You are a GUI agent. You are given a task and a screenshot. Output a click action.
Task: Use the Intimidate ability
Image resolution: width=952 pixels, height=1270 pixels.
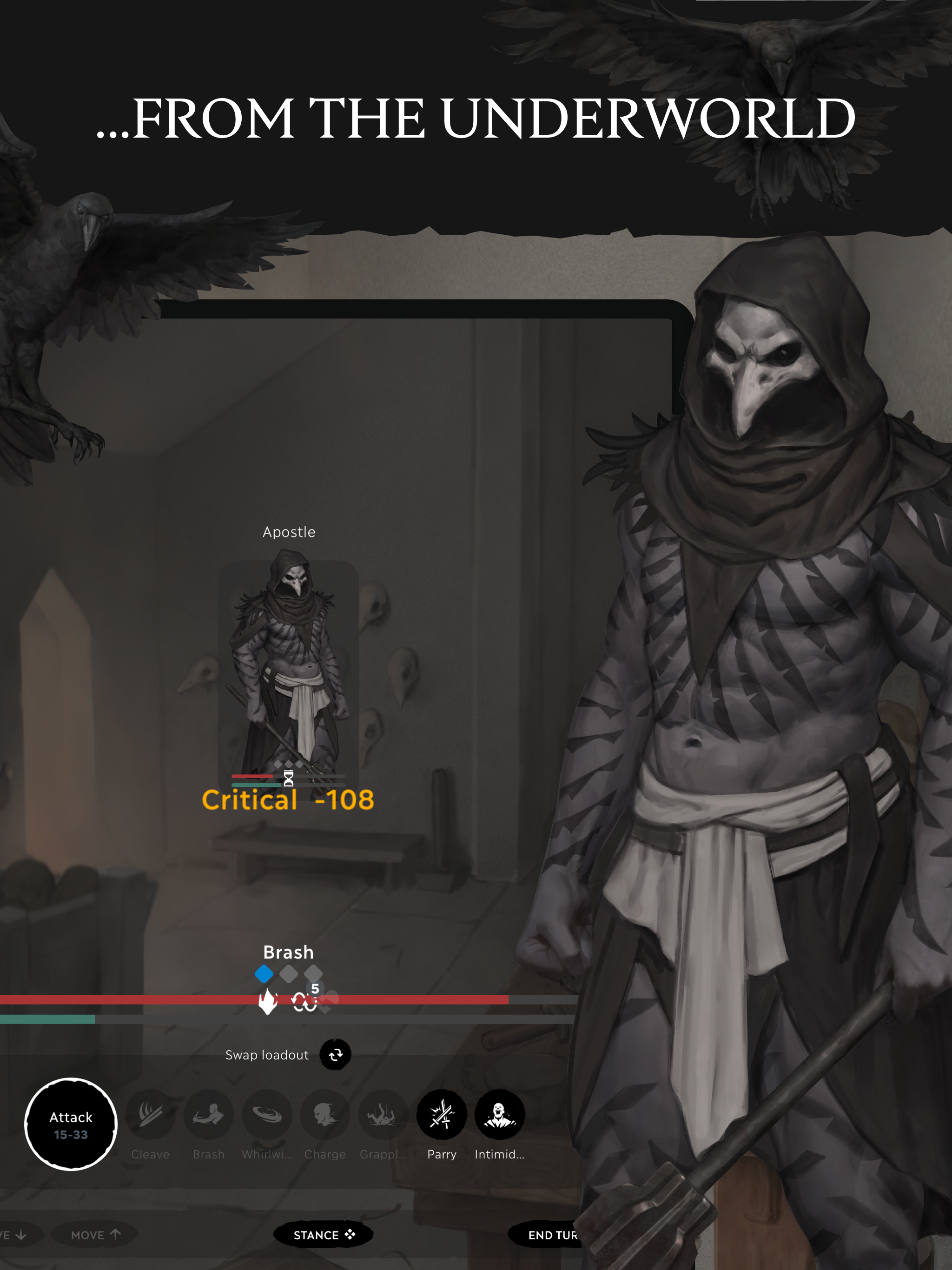[x=500, y=1114]
